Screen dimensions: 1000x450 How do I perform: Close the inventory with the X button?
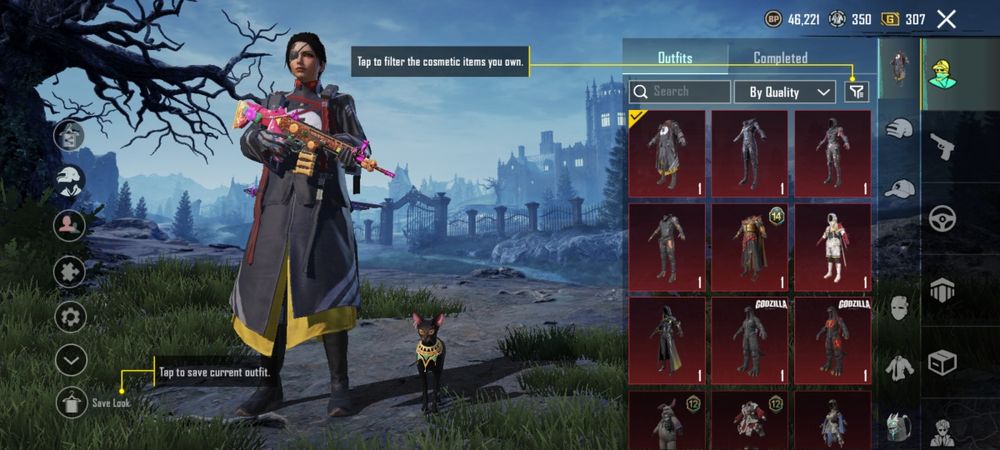tap(946, 19)
